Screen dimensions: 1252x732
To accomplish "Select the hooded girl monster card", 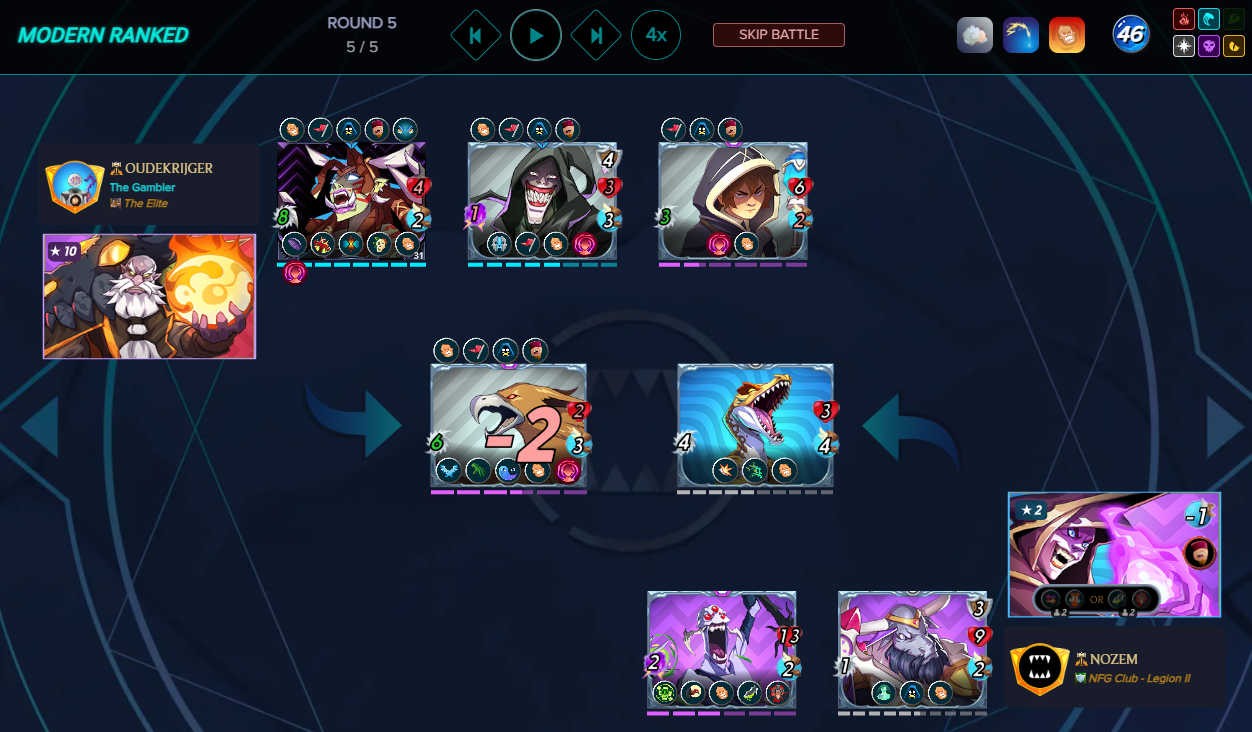I will click(x=732, y=201).
